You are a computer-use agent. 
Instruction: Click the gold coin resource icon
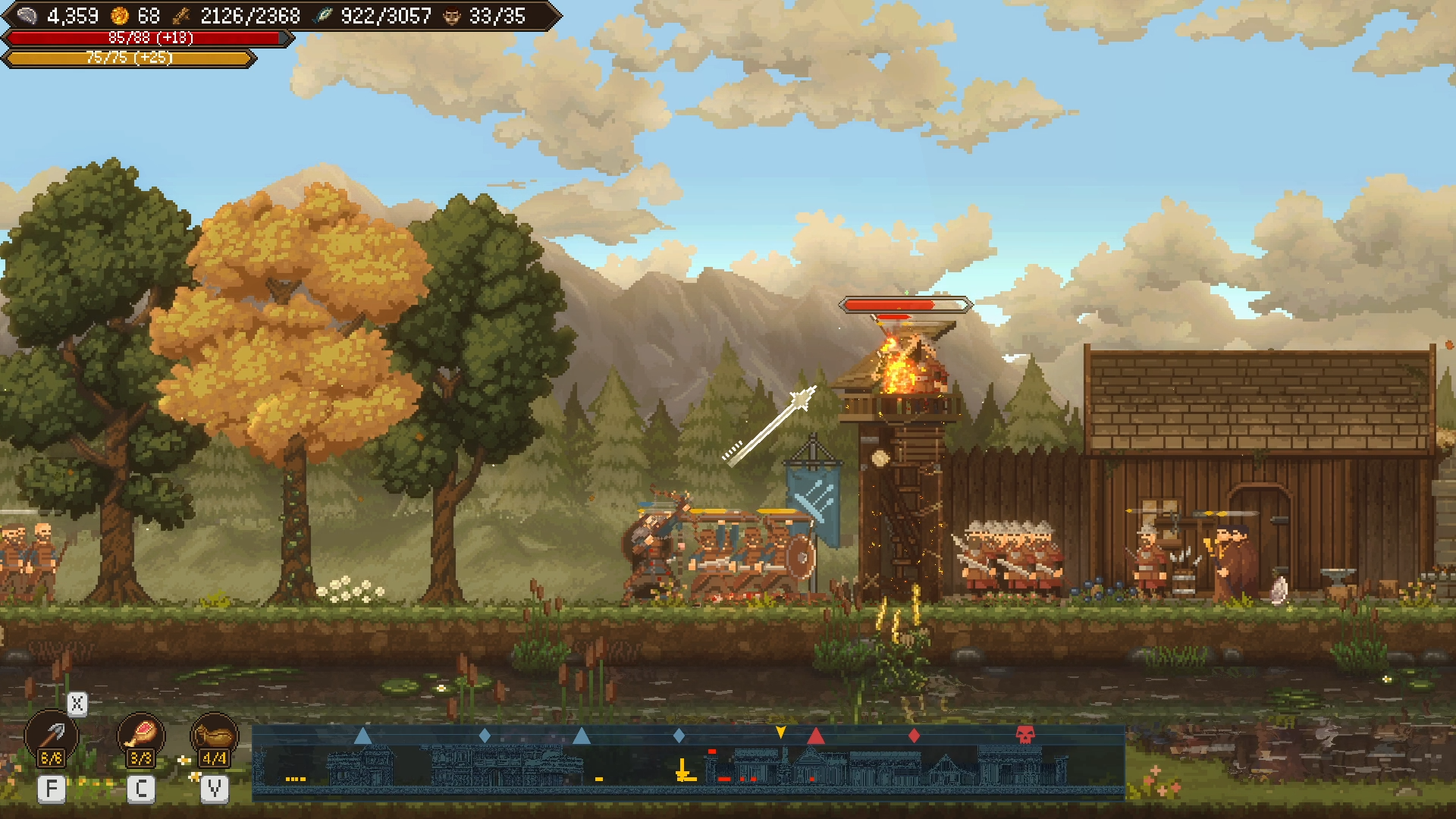tap(120, 16)
